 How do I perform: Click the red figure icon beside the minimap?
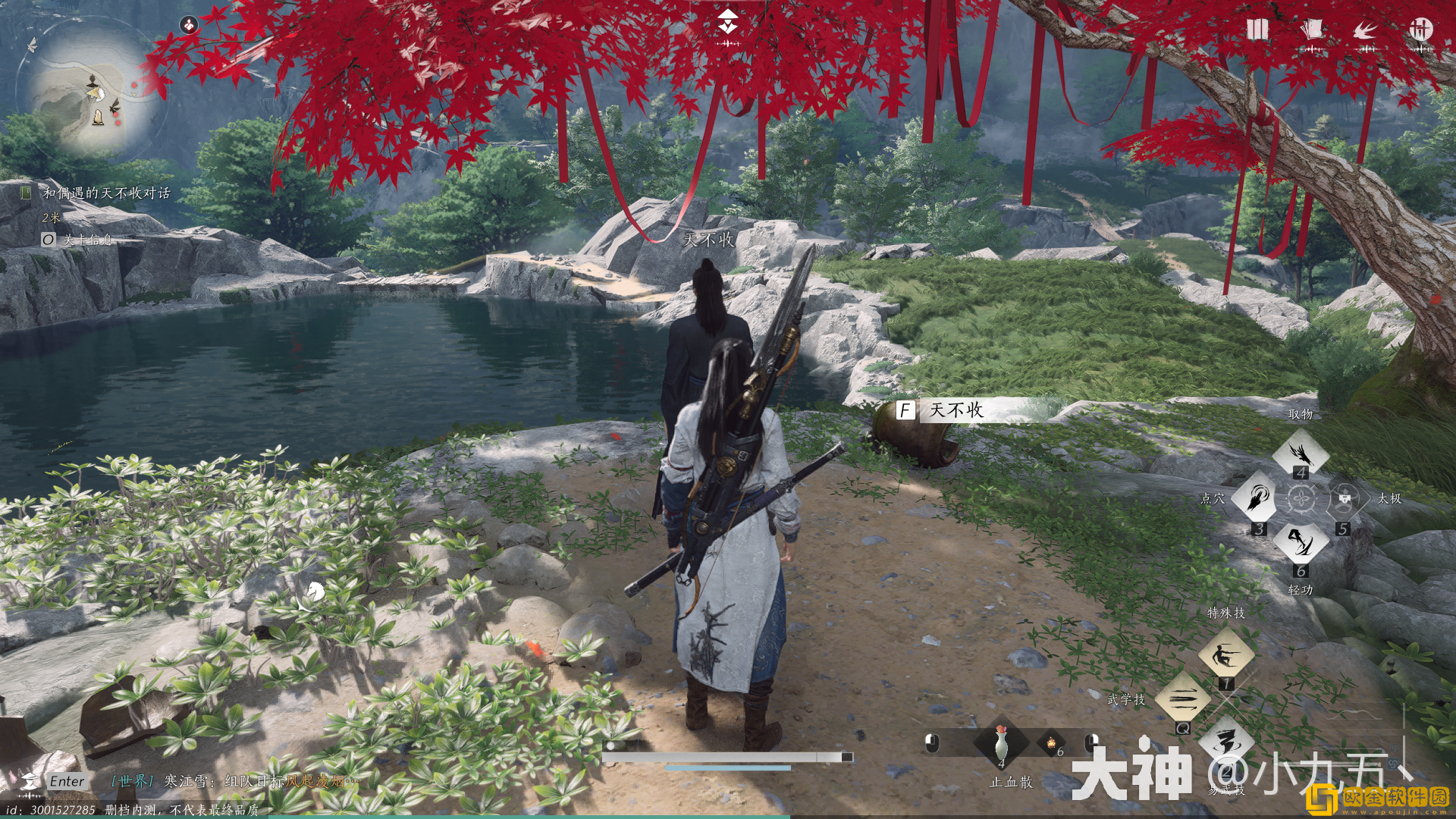188,26
